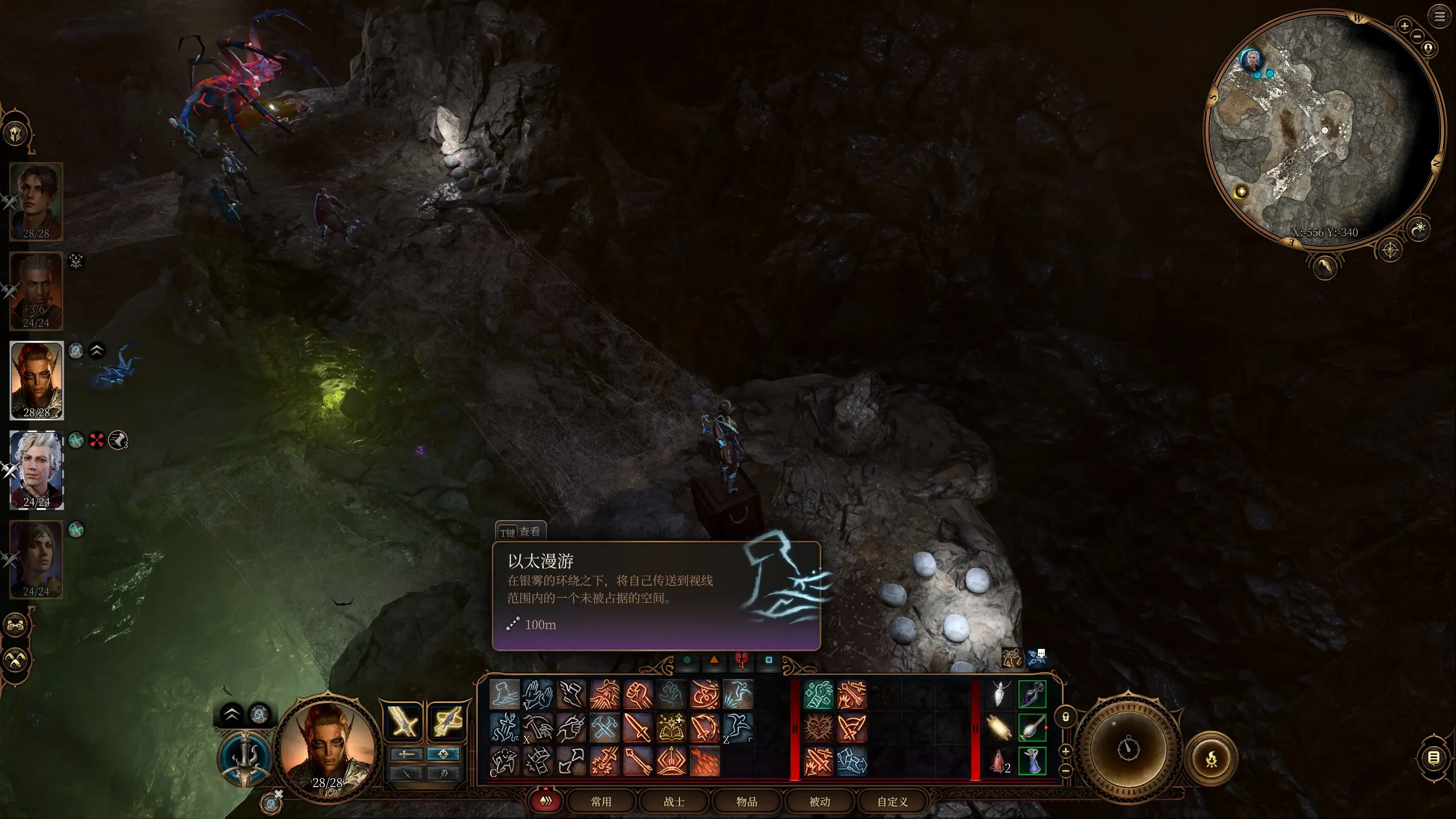The height and width of the screenshot is (819, 1456).
Task: Open the journal icon at right edge
Action: (x=1434, y=758)
